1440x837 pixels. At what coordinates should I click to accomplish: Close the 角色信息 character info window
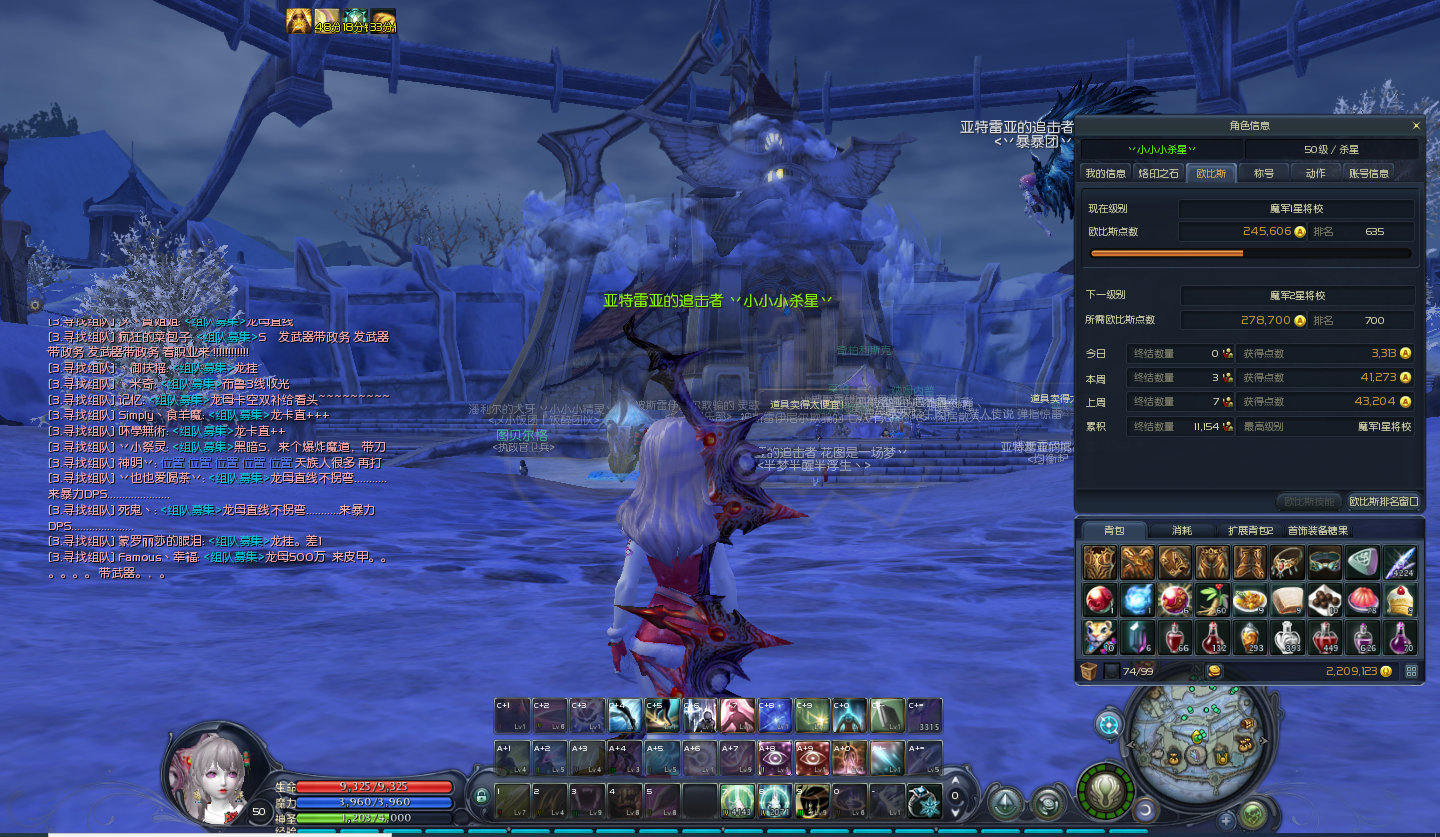click(1415, 126)
